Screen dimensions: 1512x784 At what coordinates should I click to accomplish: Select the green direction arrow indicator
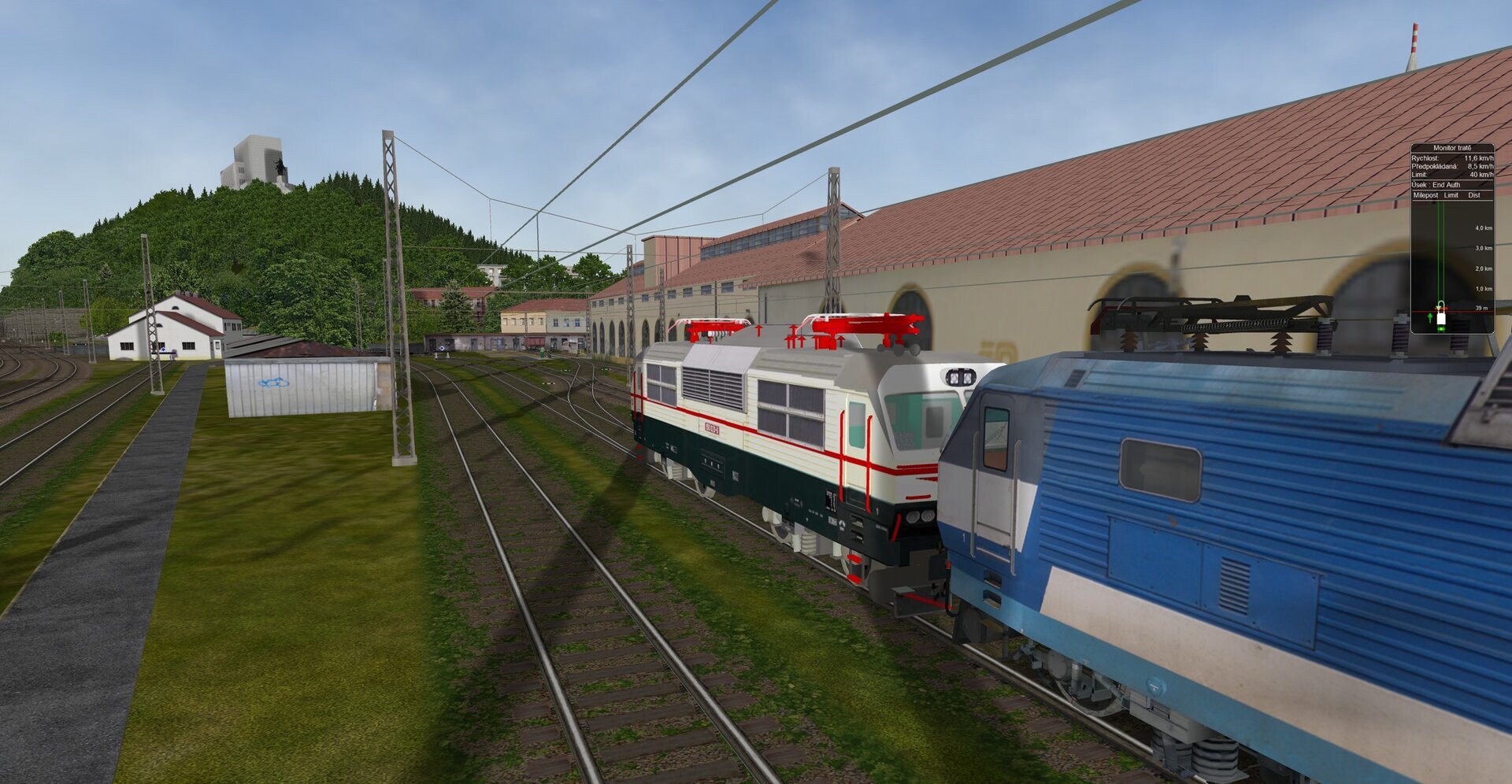pyautogui.click(x=1430, y=316)
